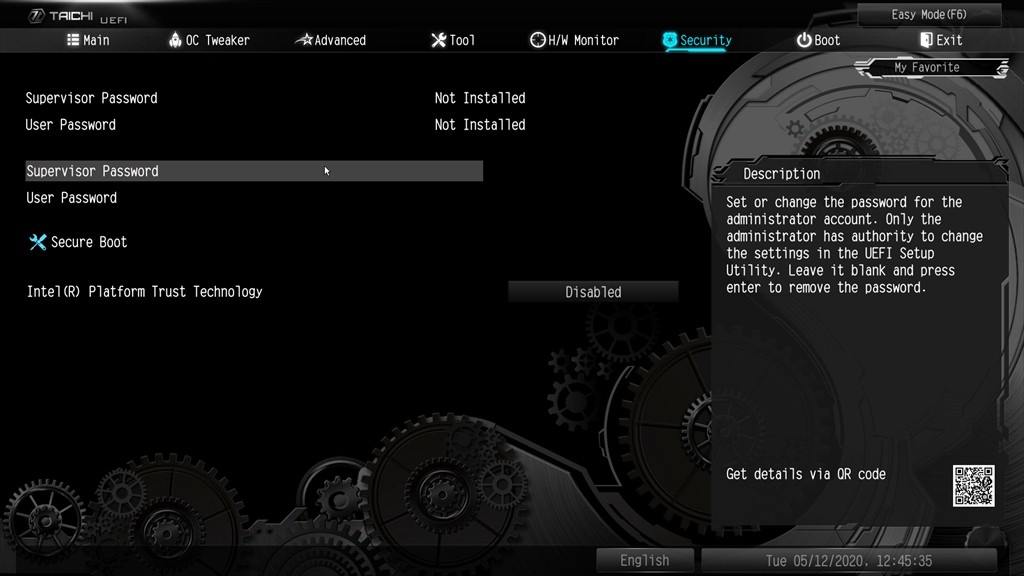
Task: Open the My Favorite list
Action: coord(927,68)
